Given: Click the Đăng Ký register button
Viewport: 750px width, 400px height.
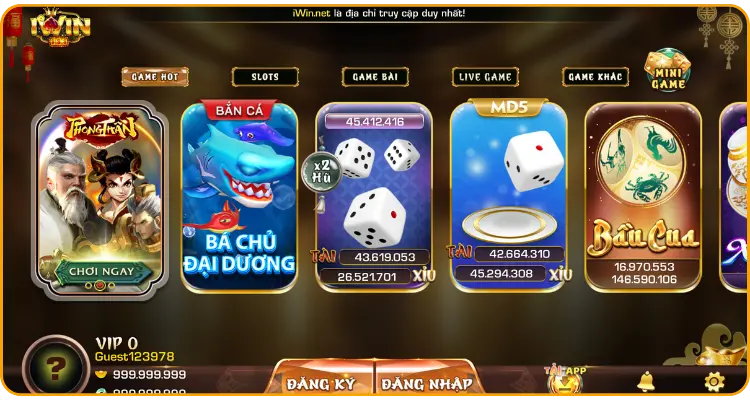Looking at the screenshot, I should tap(322, 382).
